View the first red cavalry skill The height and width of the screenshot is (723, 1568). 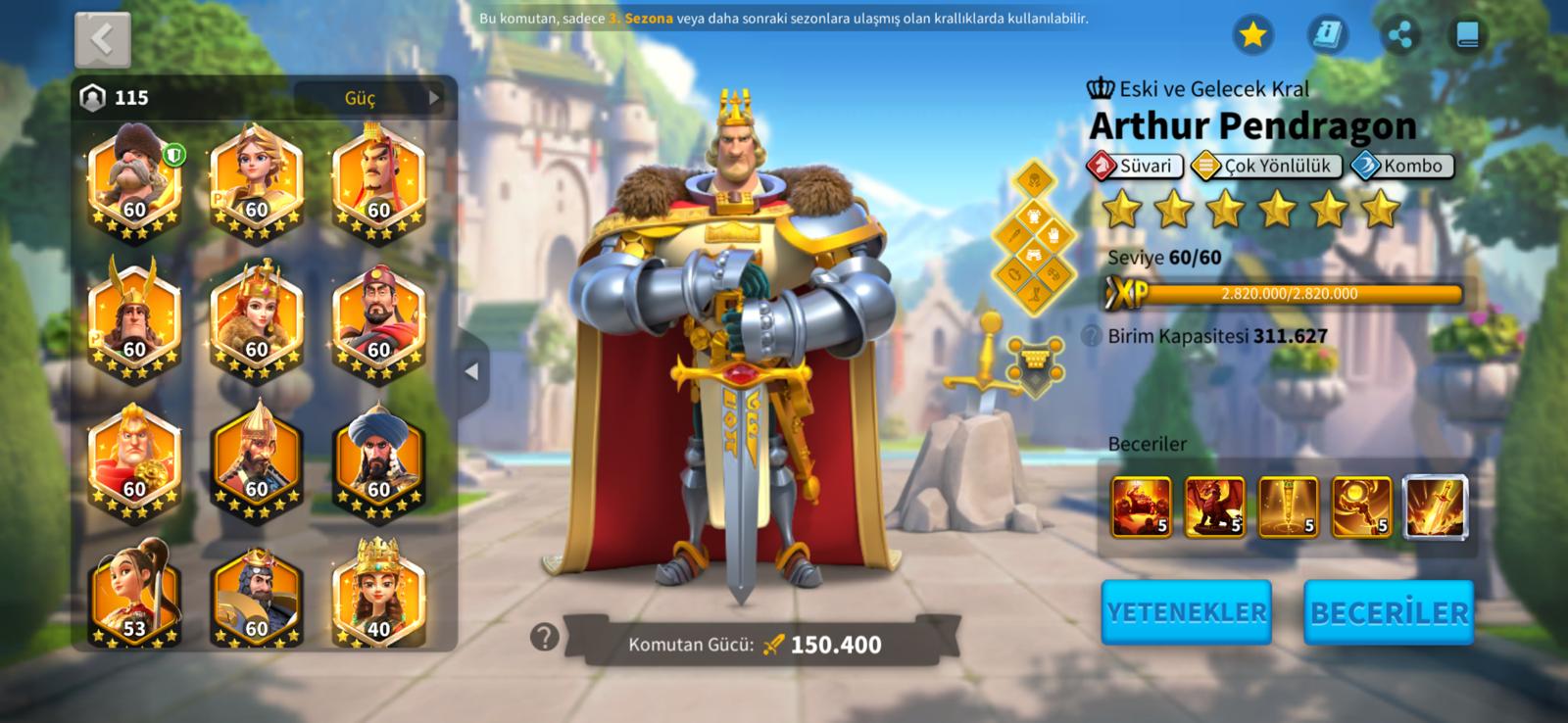[x=1141, y=507]
